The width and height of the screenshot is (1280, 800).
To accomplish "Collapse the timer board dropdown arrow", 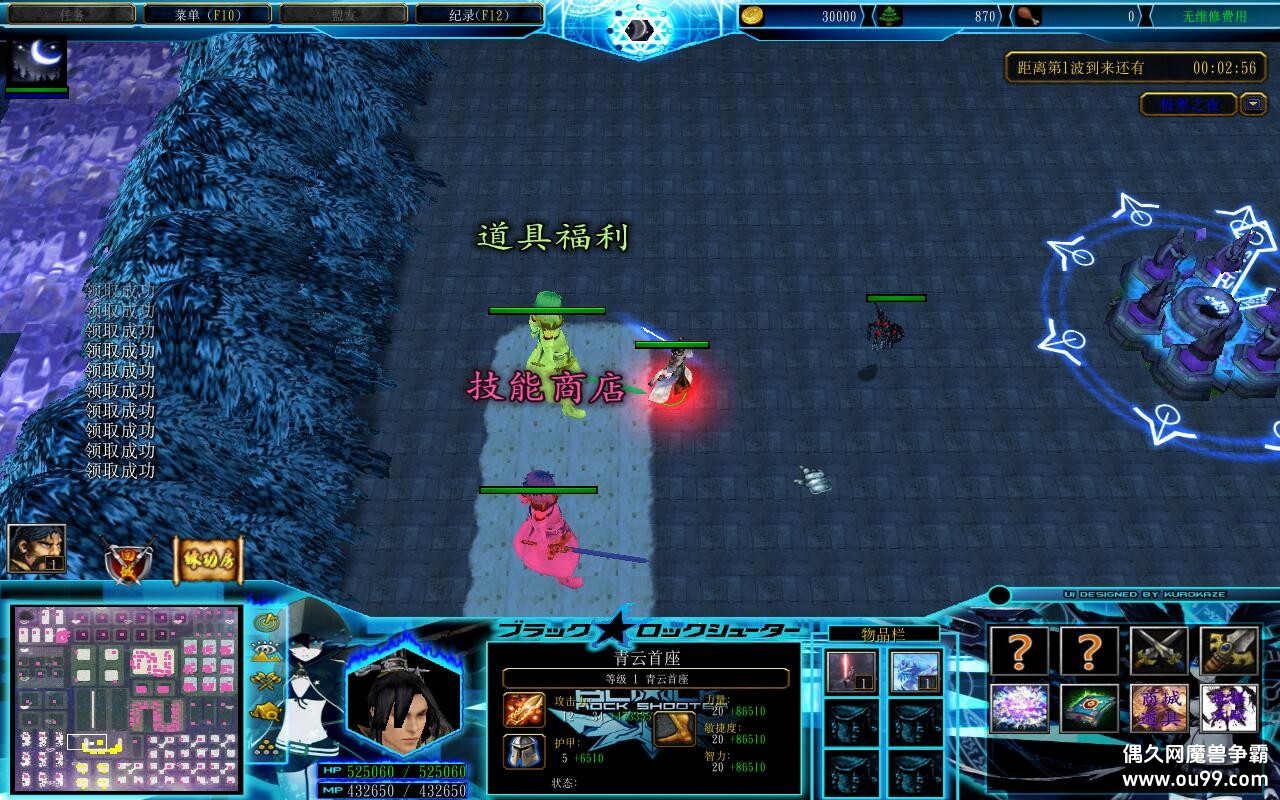I will pyautogui.click(x=1253, y=104).
